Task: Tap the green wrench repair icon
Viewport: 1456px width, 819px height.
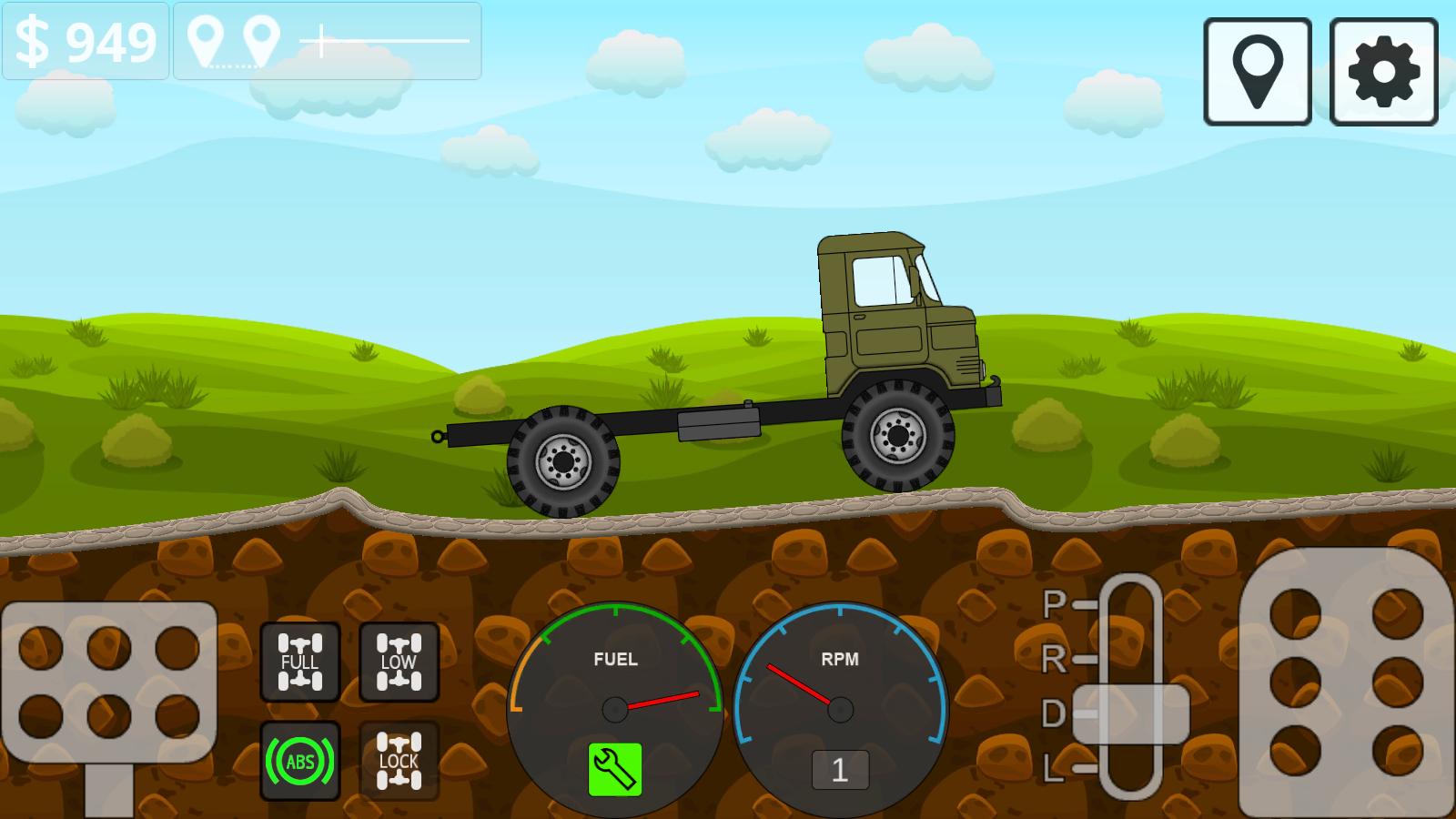Action: (615, 769)
